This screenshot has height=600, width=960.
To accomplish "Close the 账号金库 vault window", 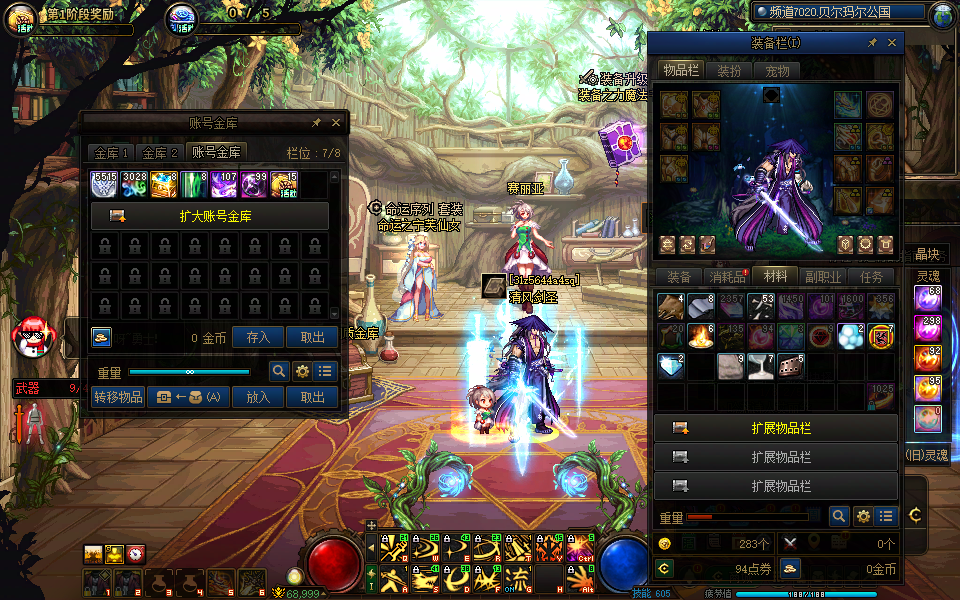I will point(336,122).
